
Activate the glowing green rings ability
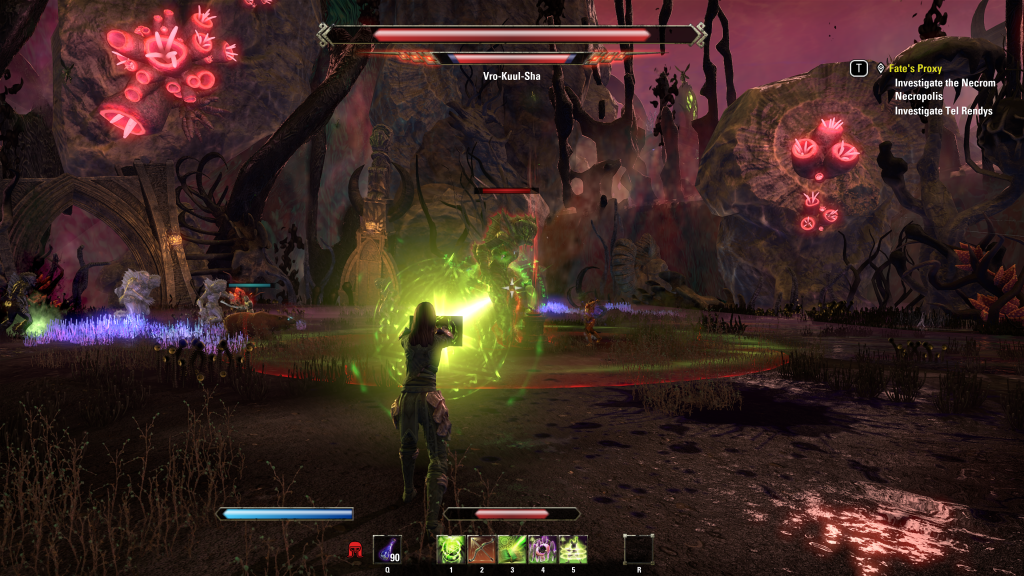(x=573, y=549)
